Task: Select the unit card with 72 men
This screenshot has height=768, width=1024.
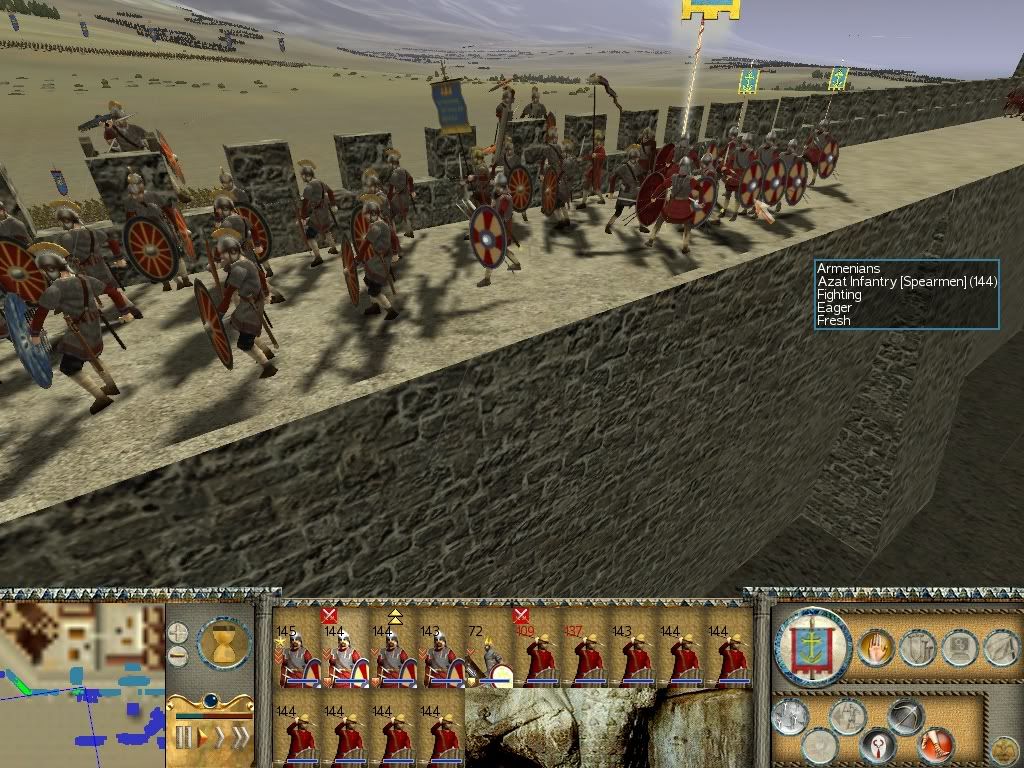Action: (489, 656)
